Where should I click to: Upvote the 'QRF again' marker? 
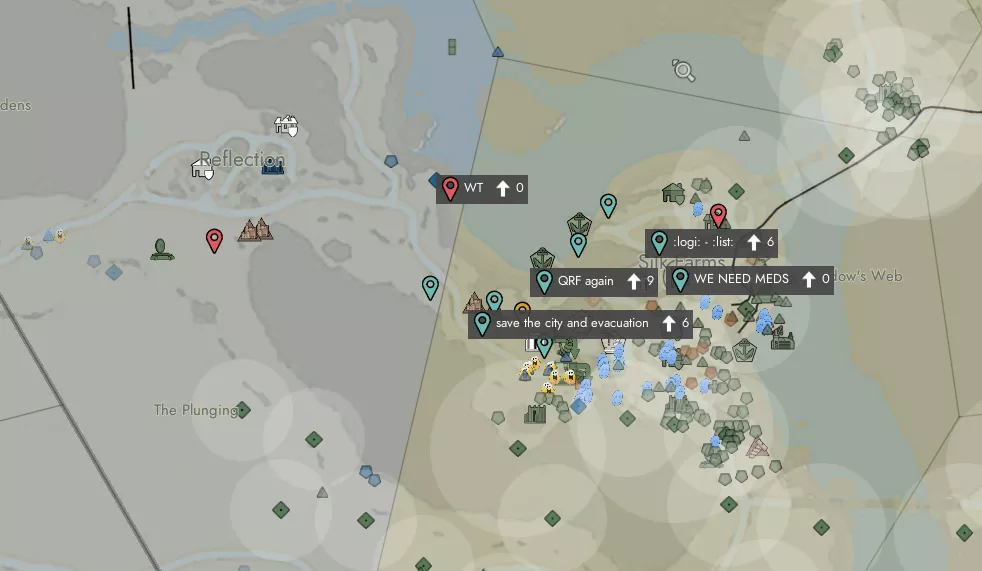(x=633, y=282)
